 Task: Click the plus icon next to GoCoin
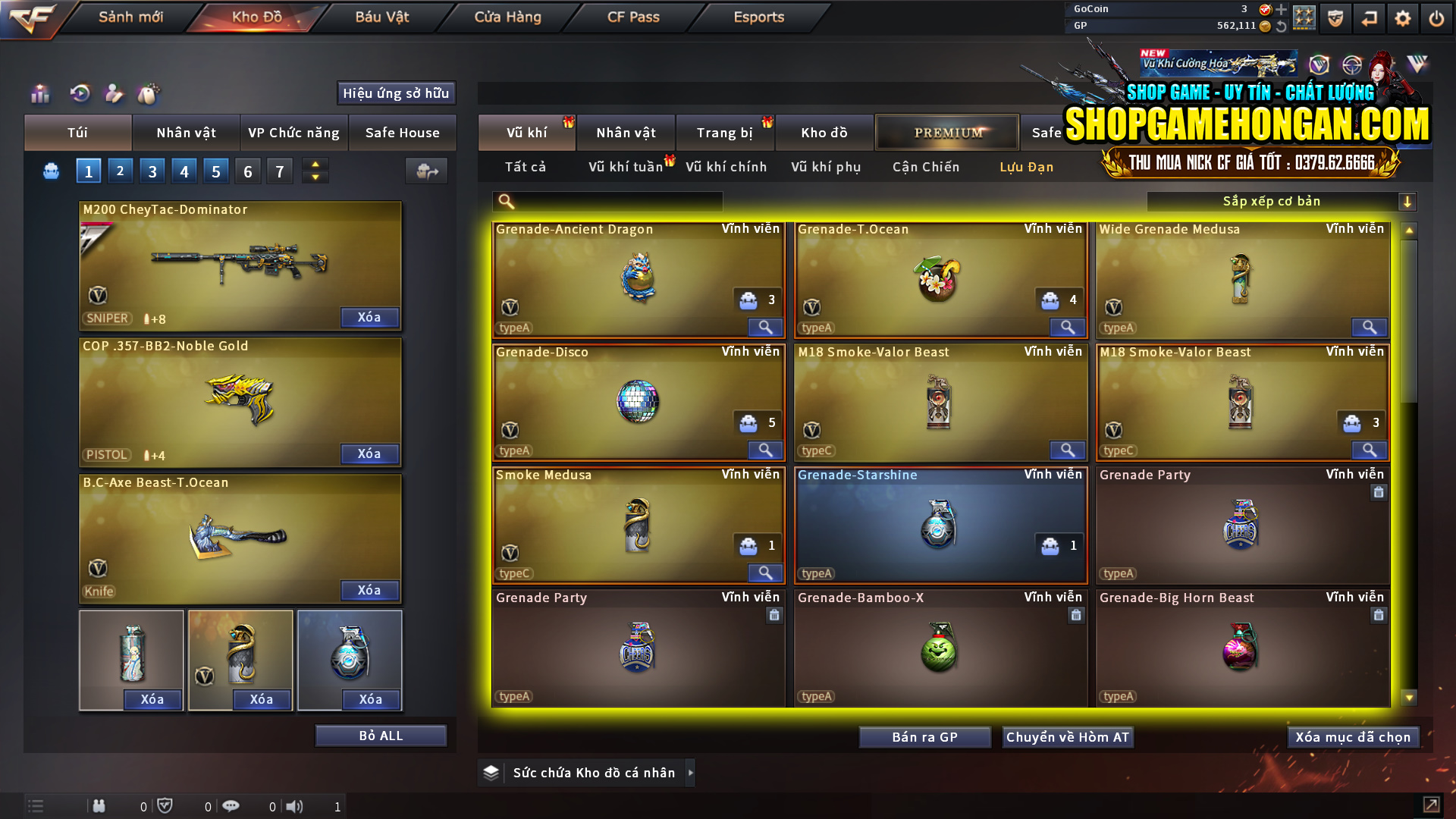[1282, 10]
